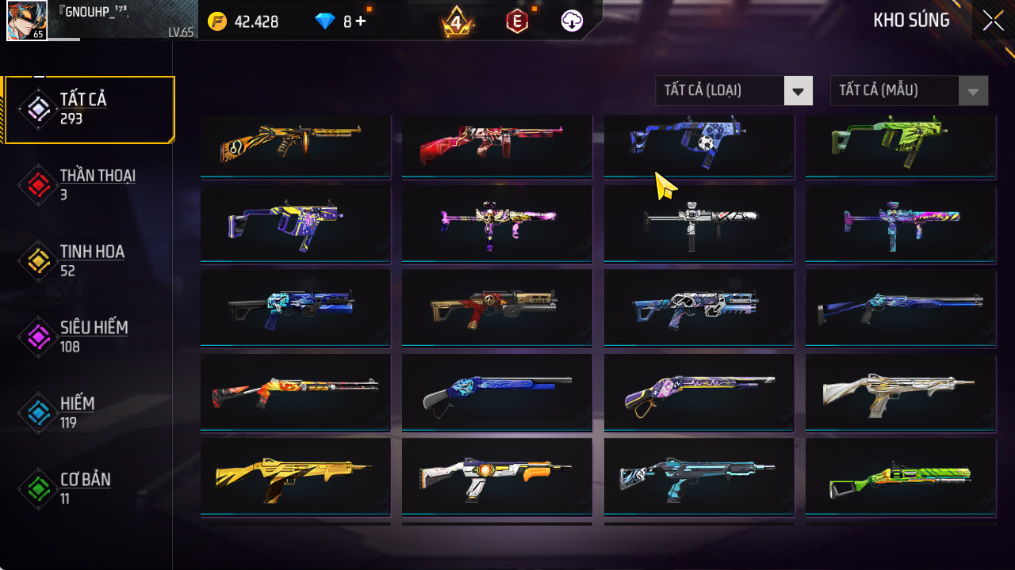The width and height of the screenshot is (1015, 570).
Task: Open the Tất Cả (Loại) type dropdown
Action: tap(733, 91)
